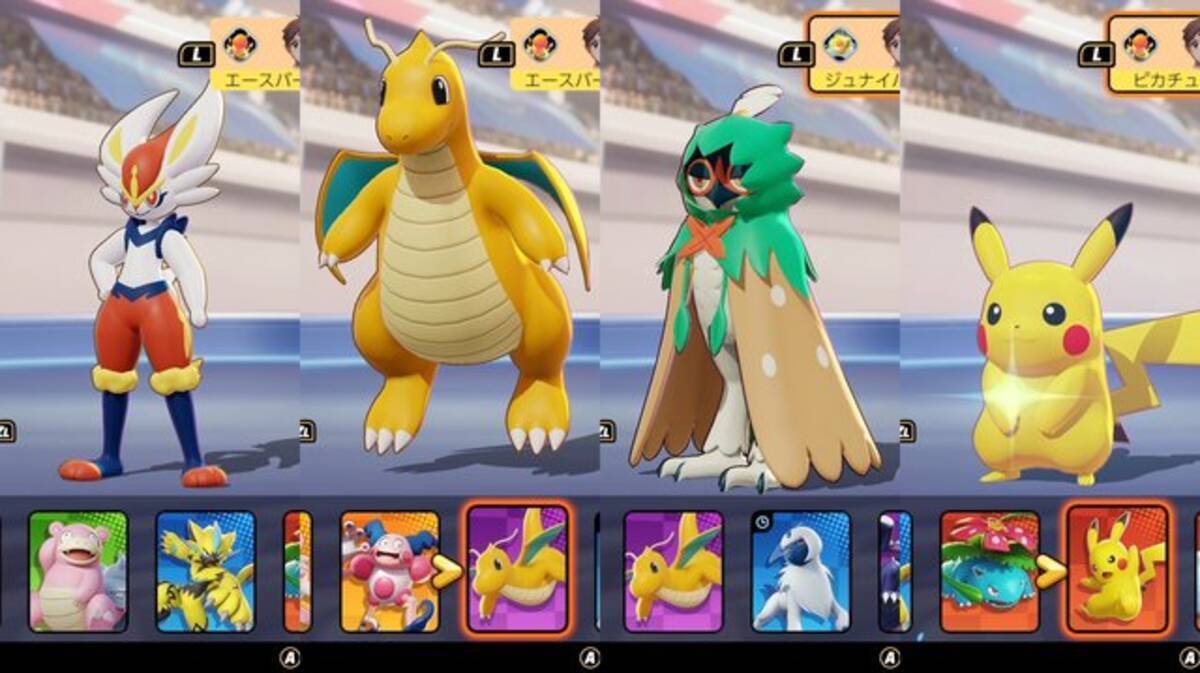
Task: Pick the highlighted Pikachu tile
Action: pyautogui.click(x=1117, y=569)
